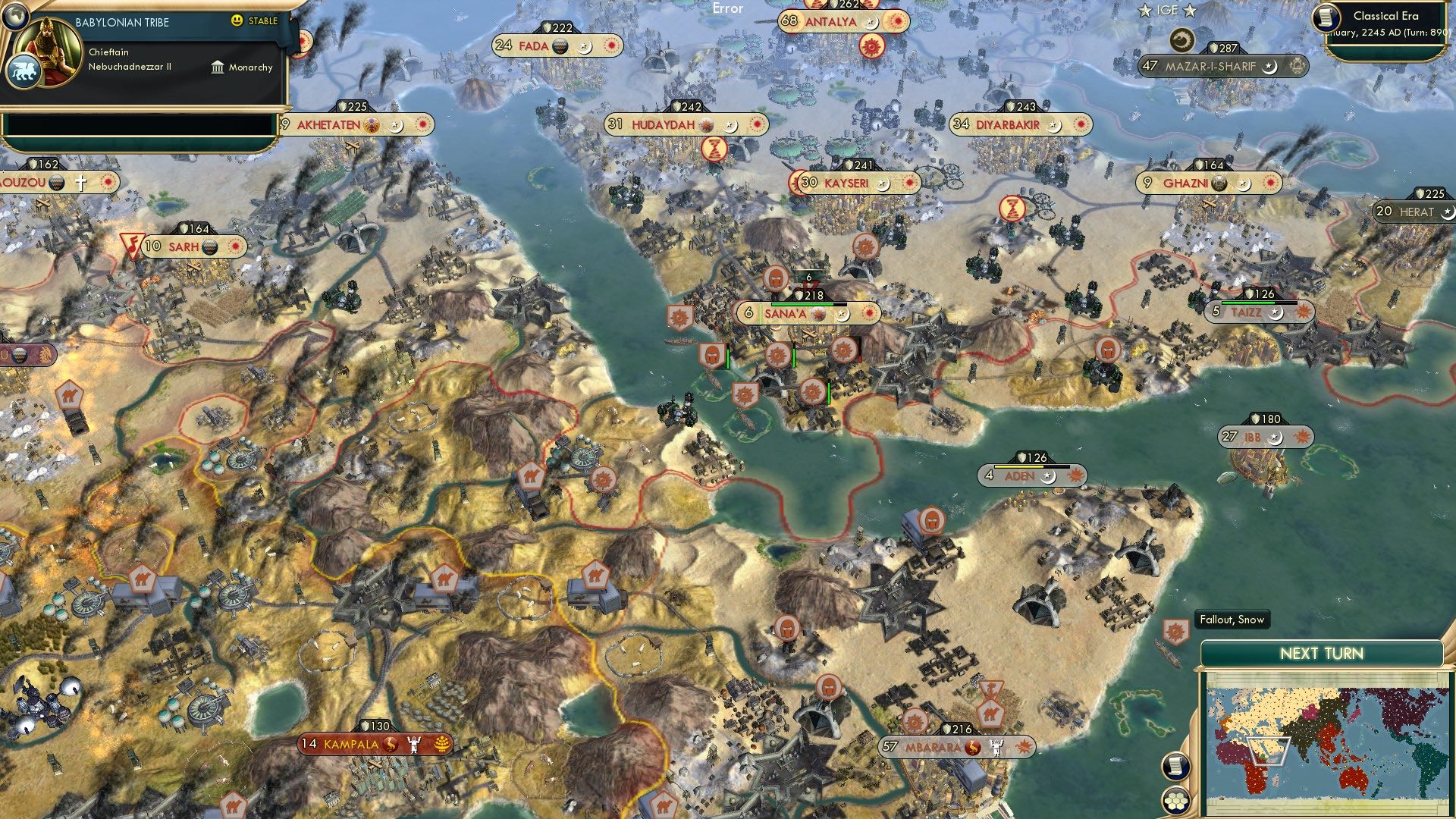Click the crescent moon religion icon on Aden
Viewport: 1456px width, 819px height.
click(1049, 477)
